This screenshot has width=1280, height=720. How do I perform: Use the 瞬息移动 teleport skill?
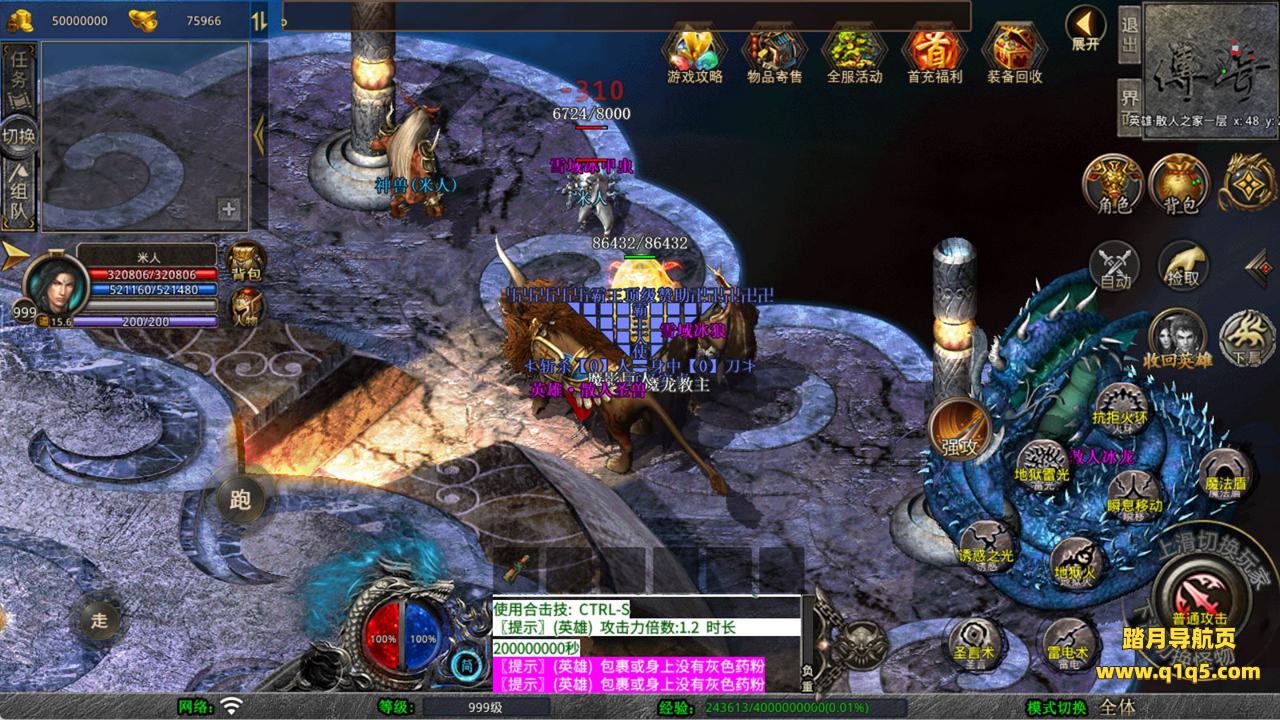coord(1134,494)
